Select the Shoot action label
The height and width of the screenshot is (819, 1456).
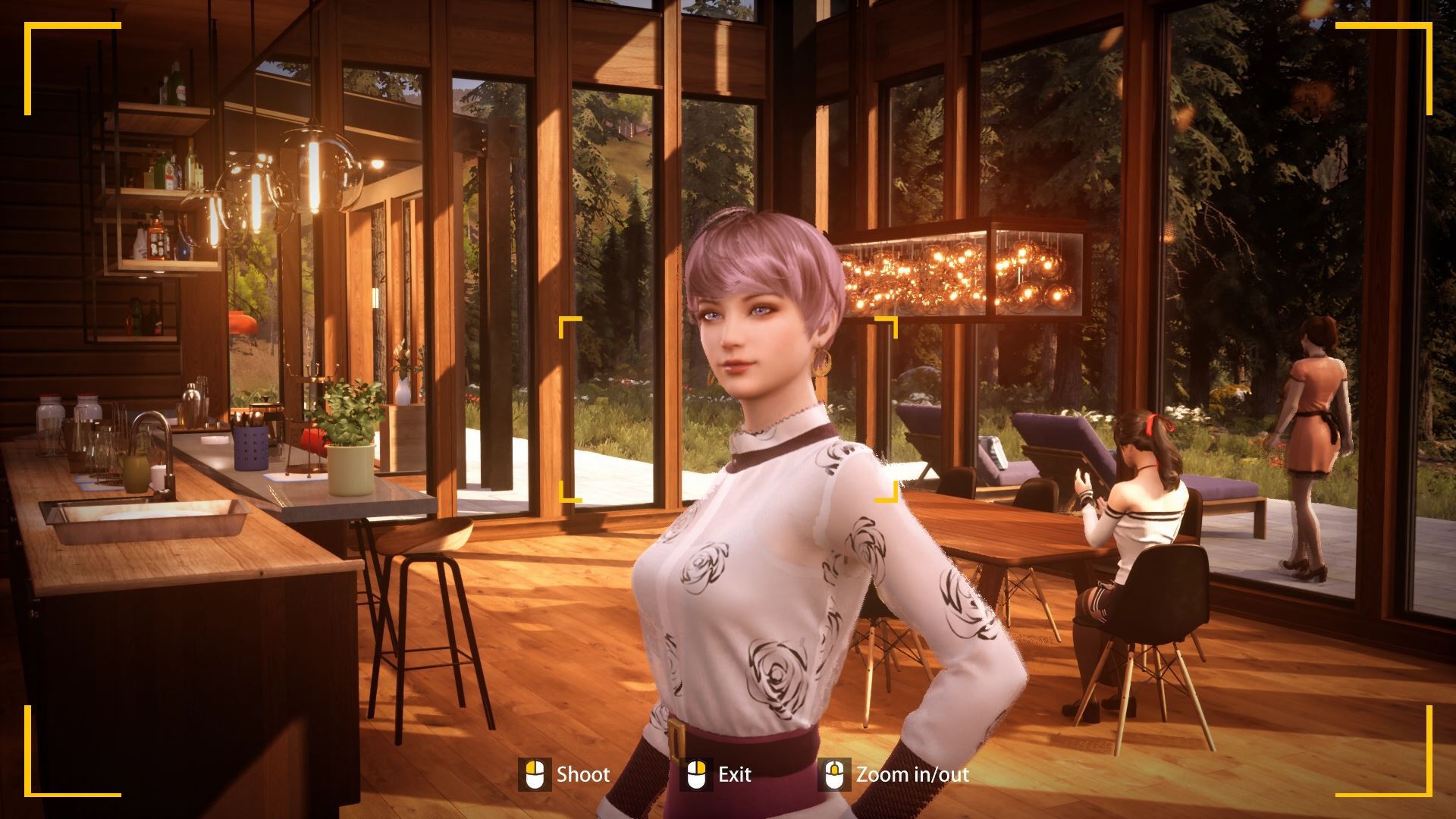click(584, 775)
